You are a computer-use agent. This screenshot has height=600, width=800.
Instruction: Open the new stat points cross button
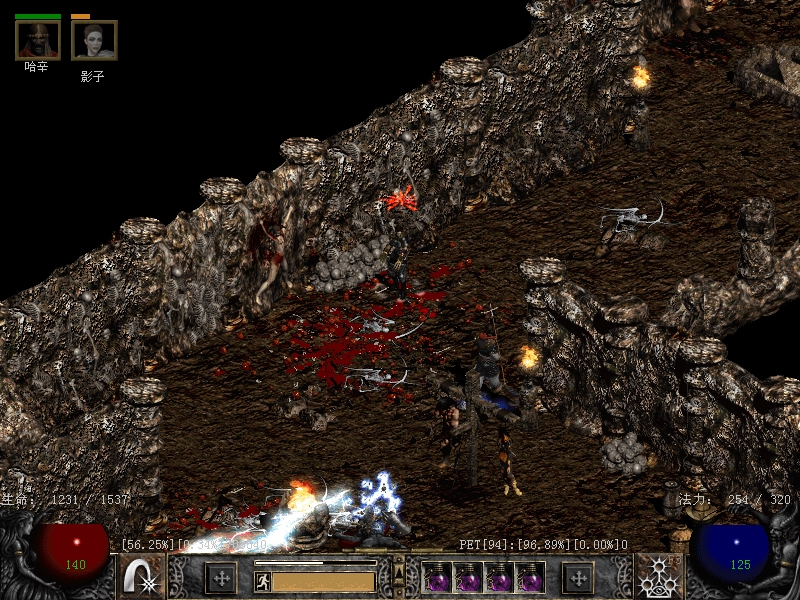tap(220, 577)
